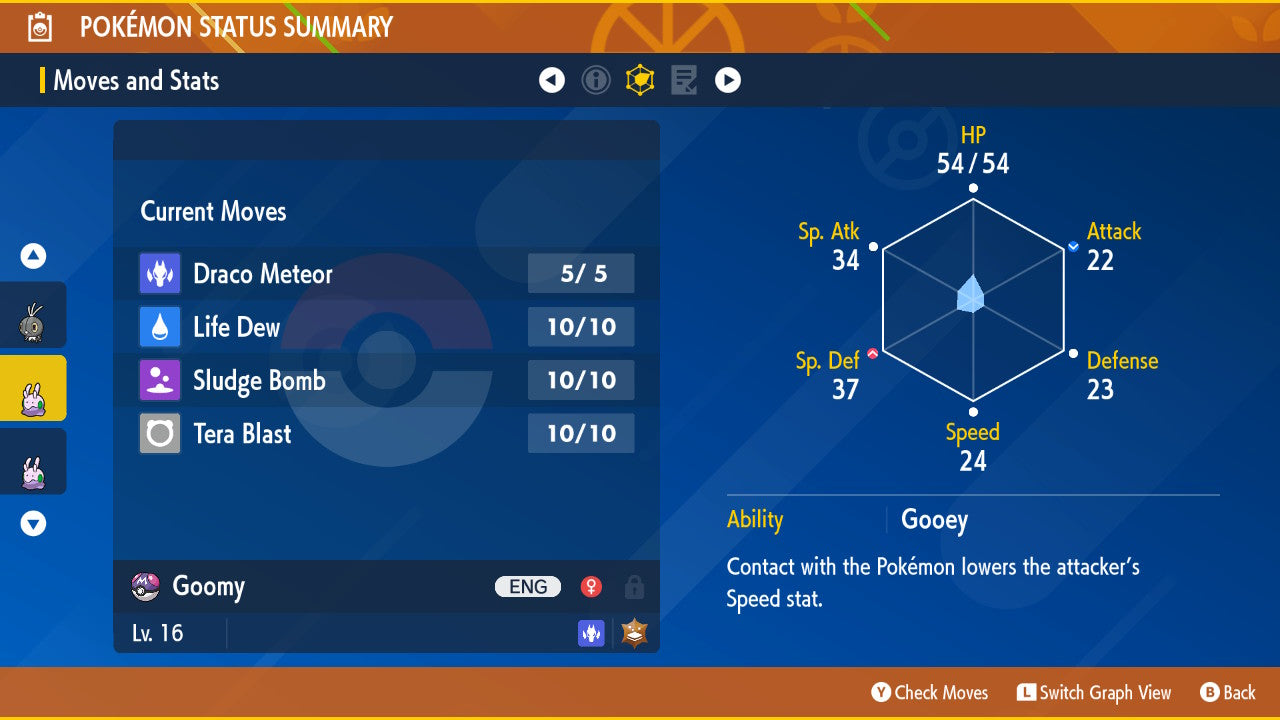
Task: Select the bird Pokémon party thumbnail
Action: [33, 316]
